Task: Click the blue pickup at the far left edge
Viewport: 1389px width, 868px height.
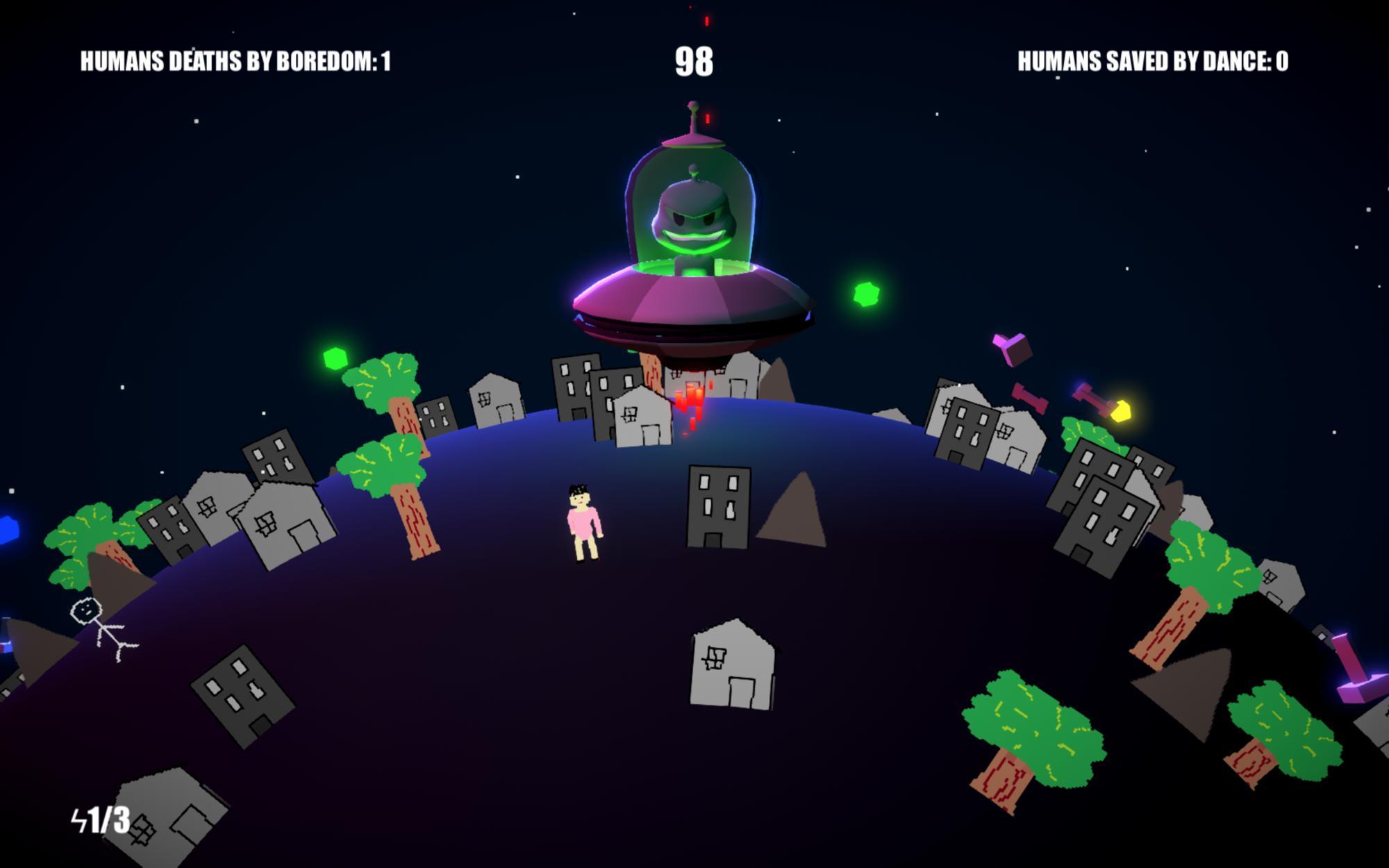Action: (x=10, y=529)
